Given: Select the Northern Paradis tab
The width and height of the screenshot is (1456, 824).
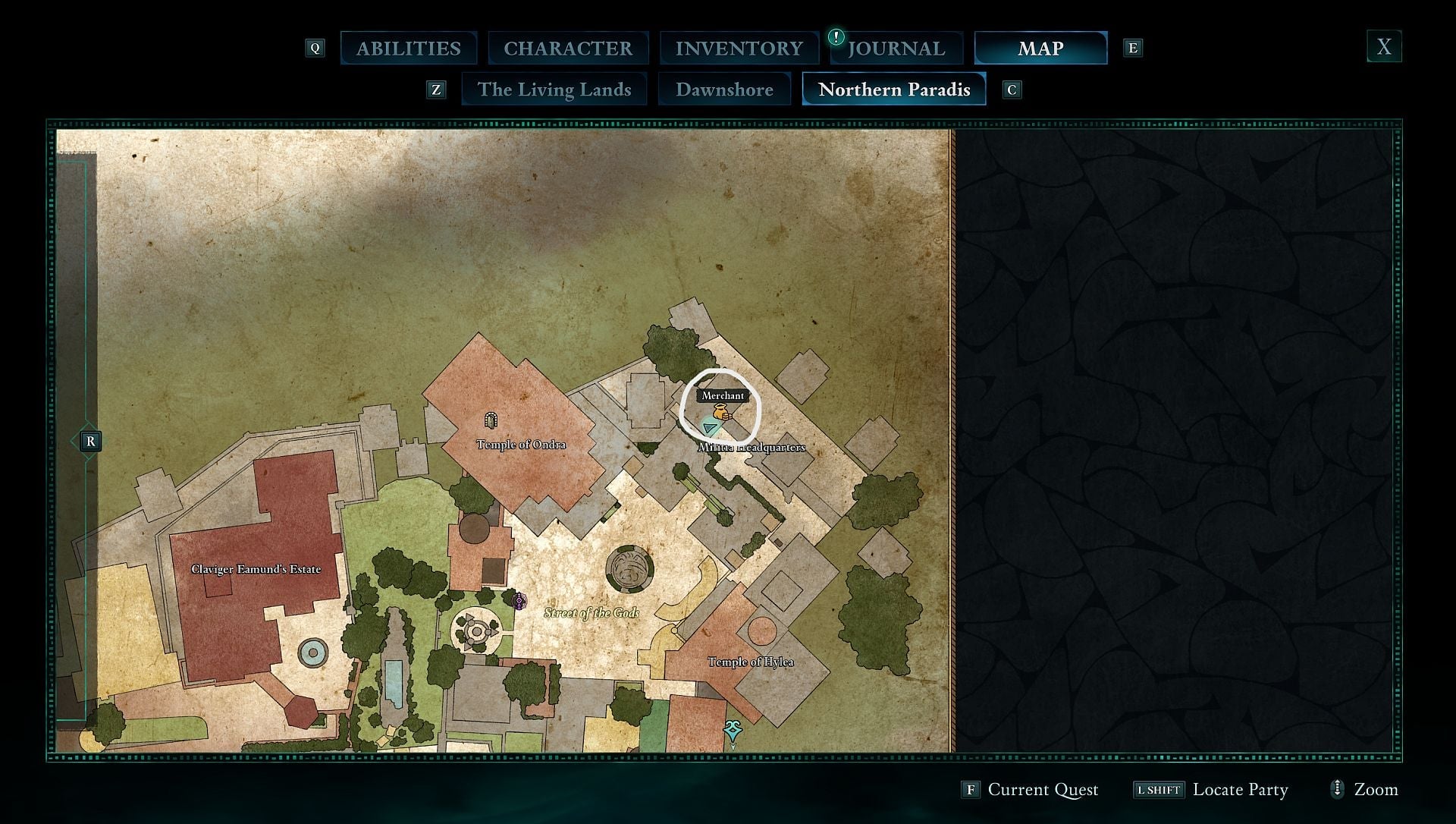Looking at the screenshot, I should pos(893,89).
